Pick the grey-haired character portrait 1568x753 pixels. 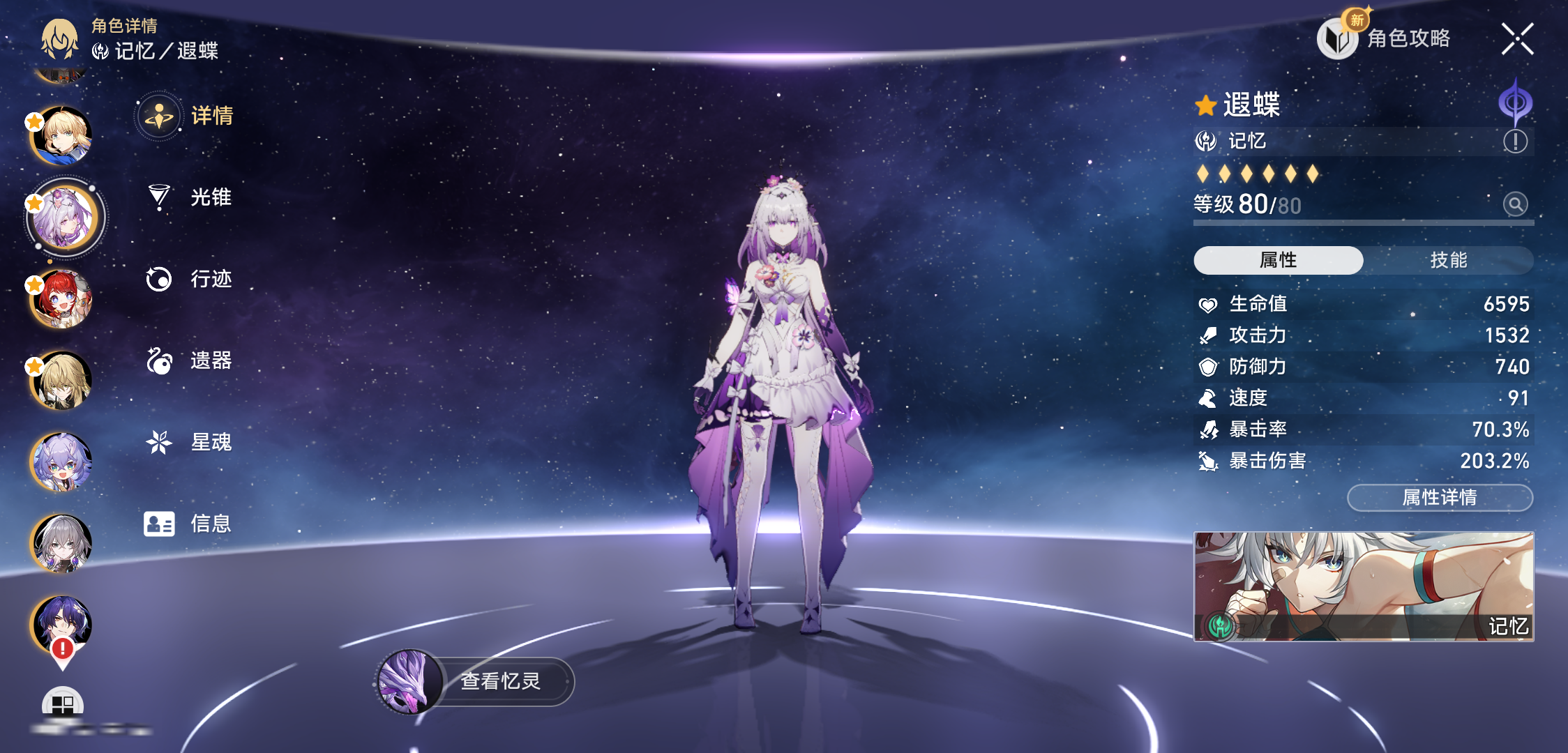pyautogui.click(x=62, y=543)
